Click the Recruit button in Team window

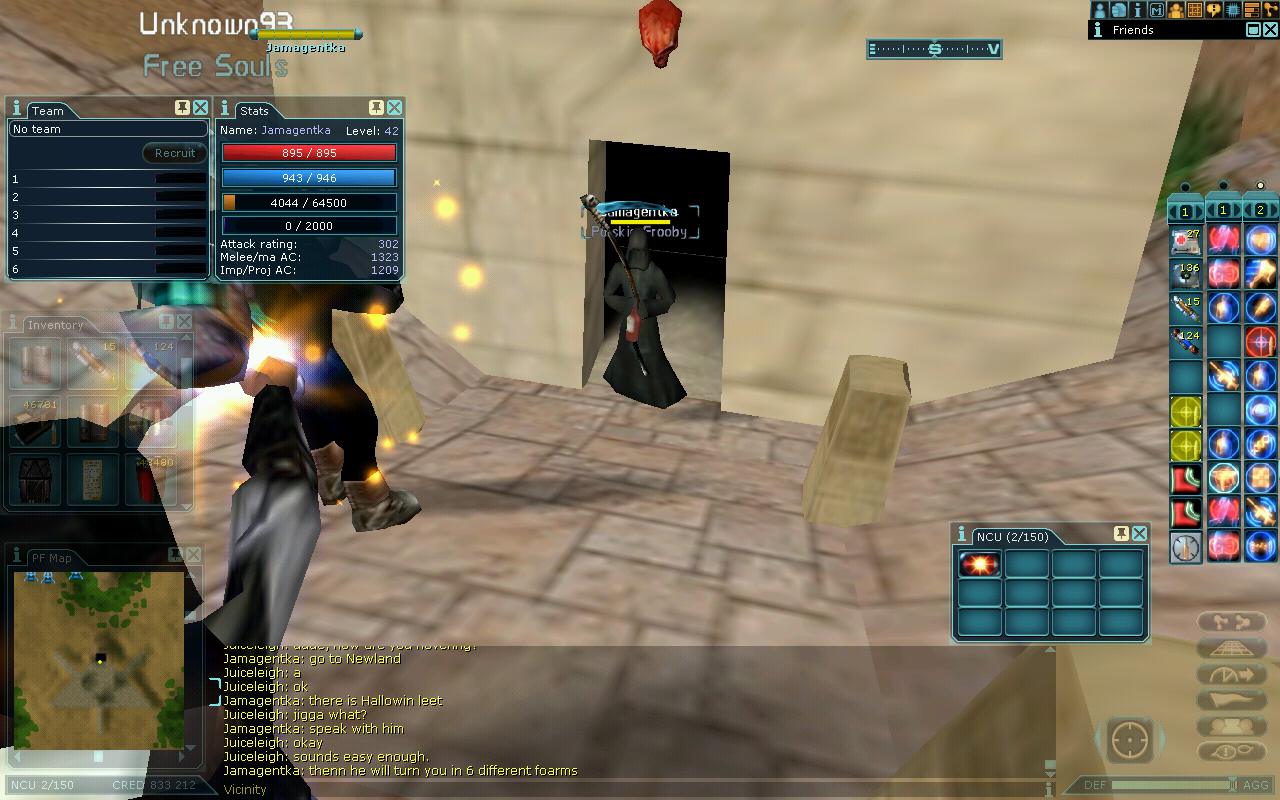coord(175,153)
